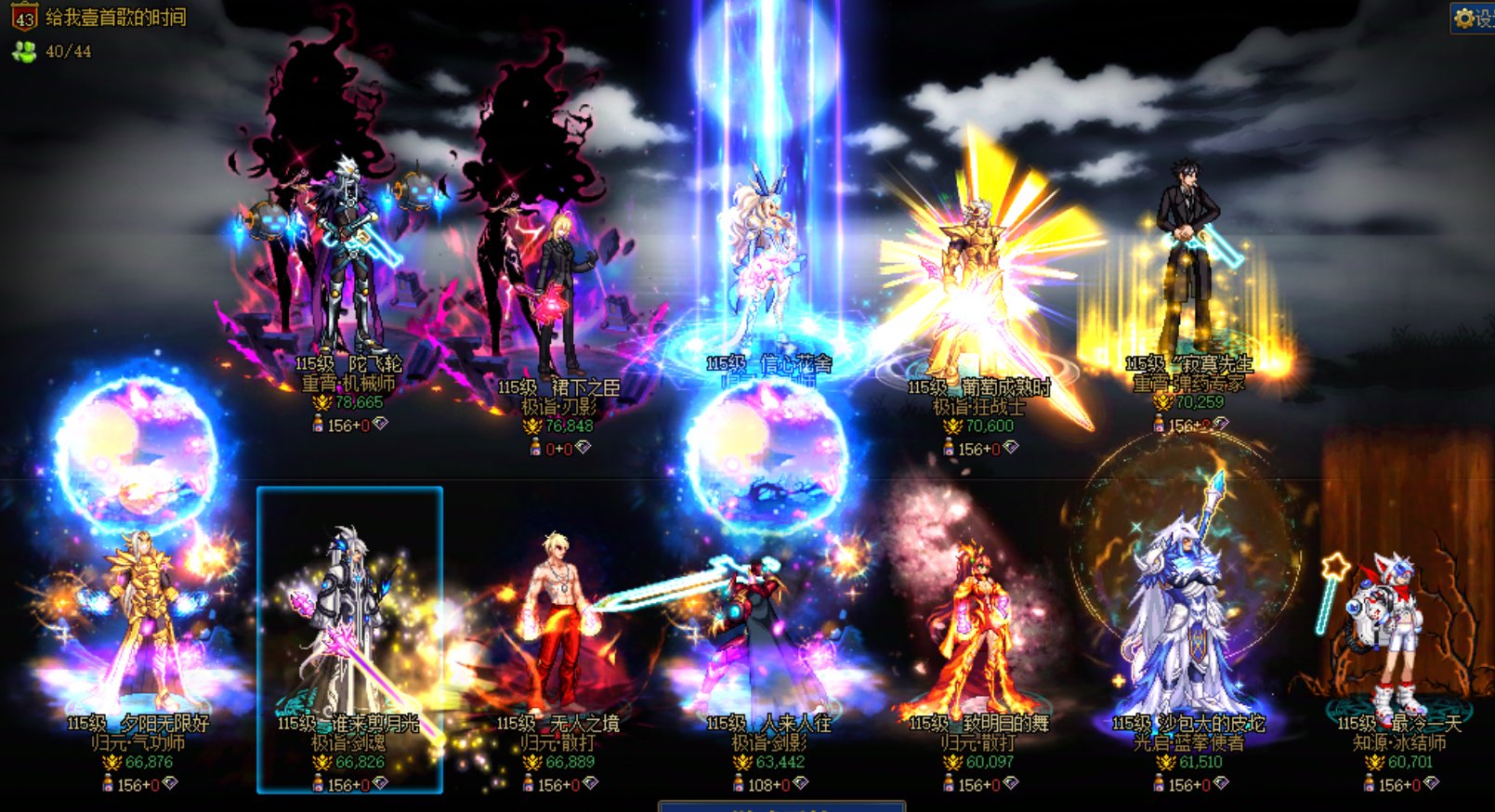The height and width of the screenshot is (812, 1495).
Task: Choose the character 致明日的舞 (归元·散打)
Action: (x=977, y=632)
